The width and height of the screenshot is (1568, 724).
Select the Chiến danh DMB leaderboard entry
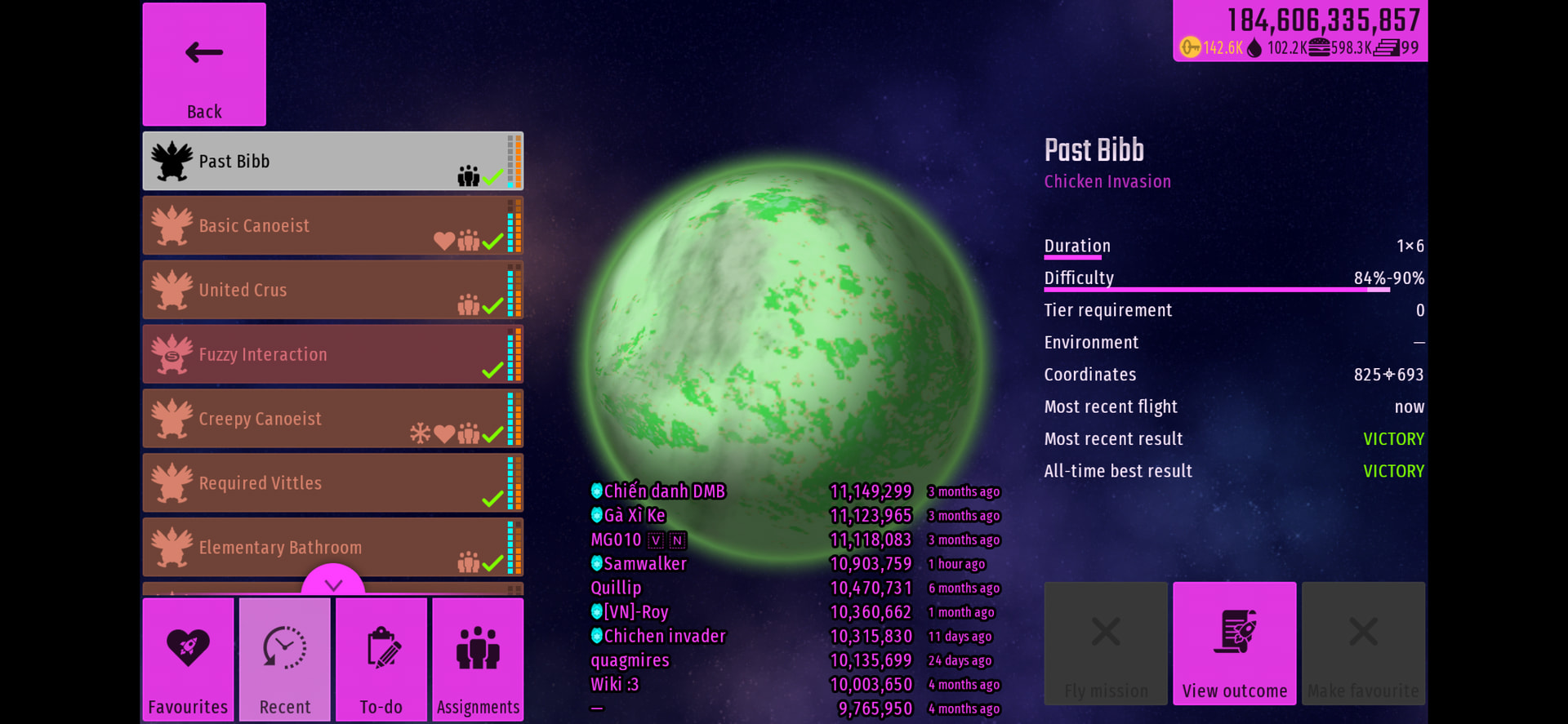(x=664, y=491)
